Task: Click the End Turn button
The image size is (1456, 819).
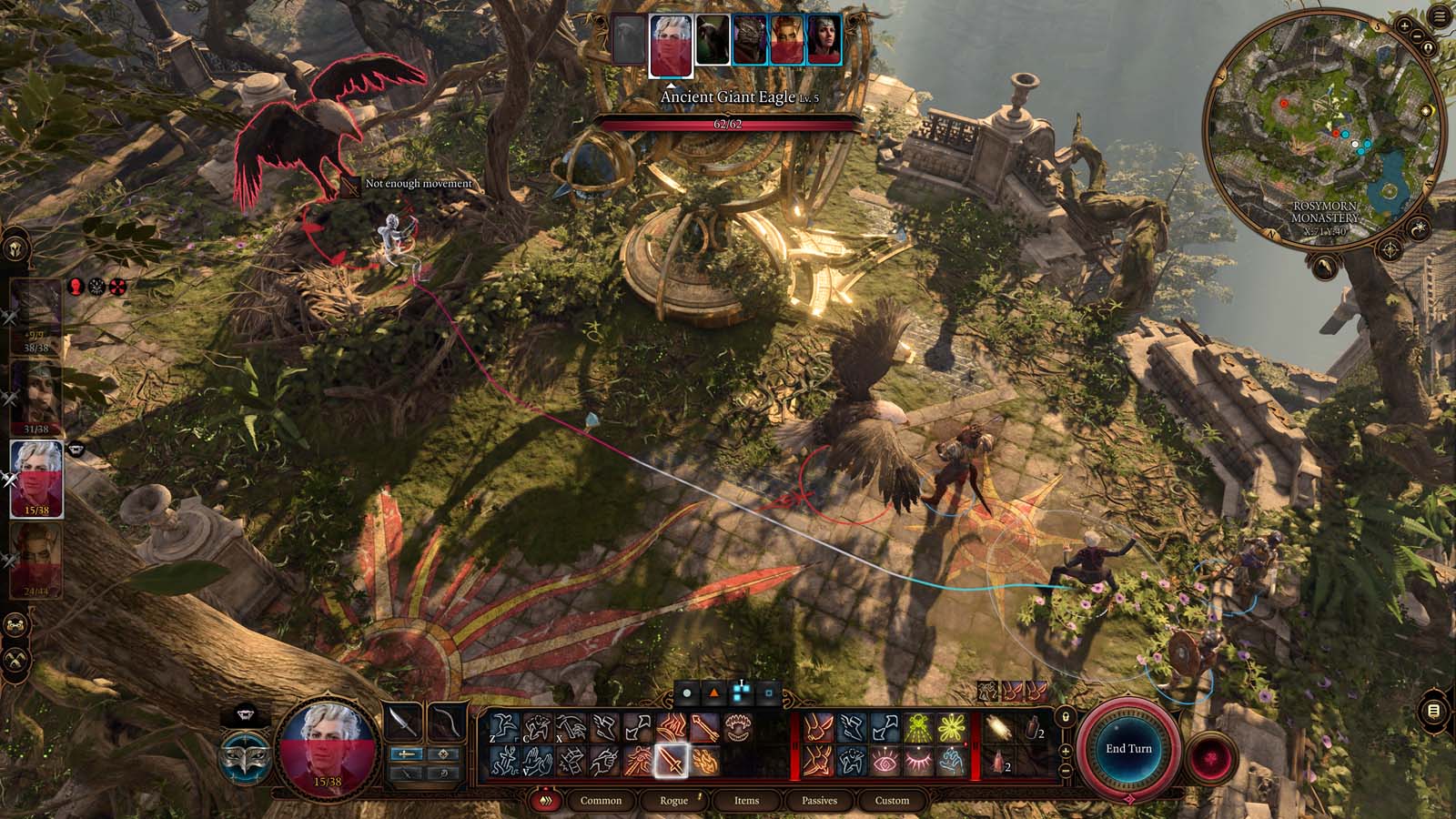Action: pyautogui.click(x=1128, y=748)
